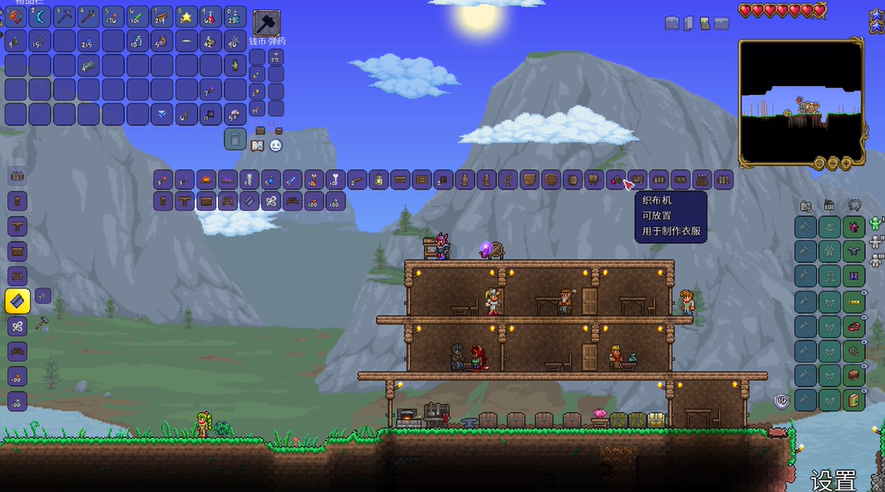Select the highlighted yellow crafting recipe
This screenshot has width=885, height=492.
point(18,301)
